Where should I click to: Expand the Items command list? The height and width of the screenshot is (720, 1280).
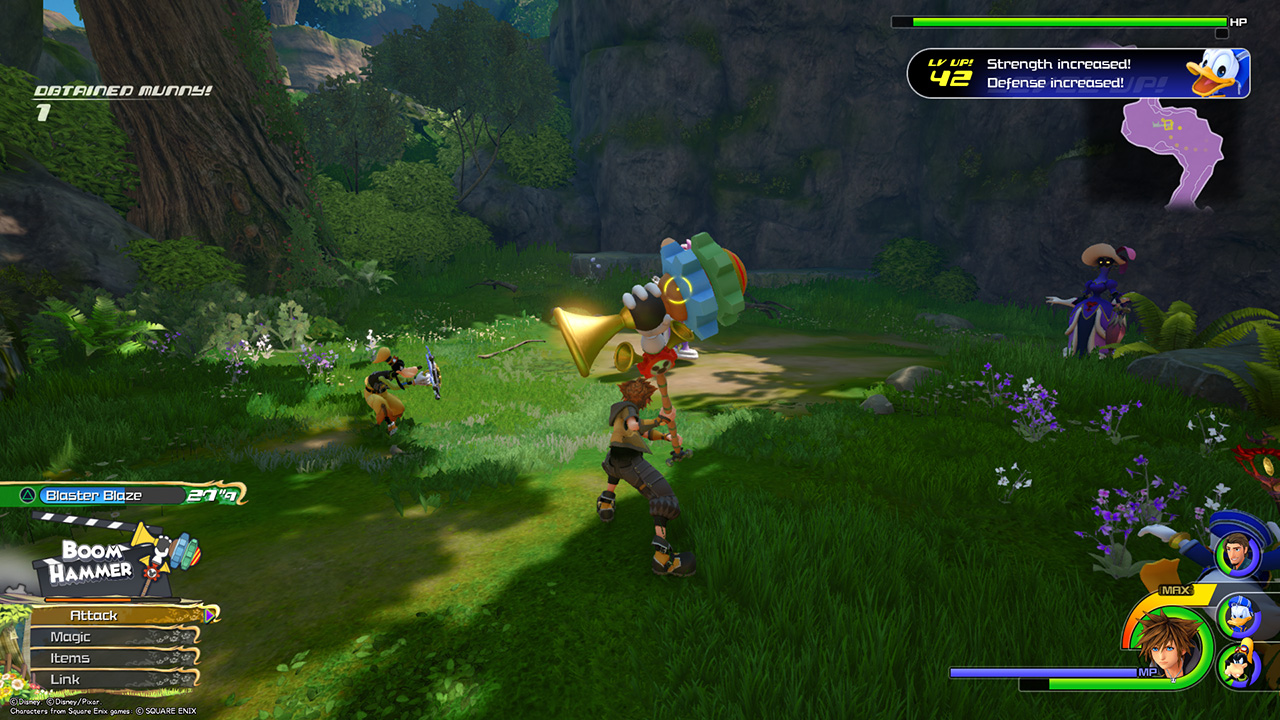click(70, 657)
